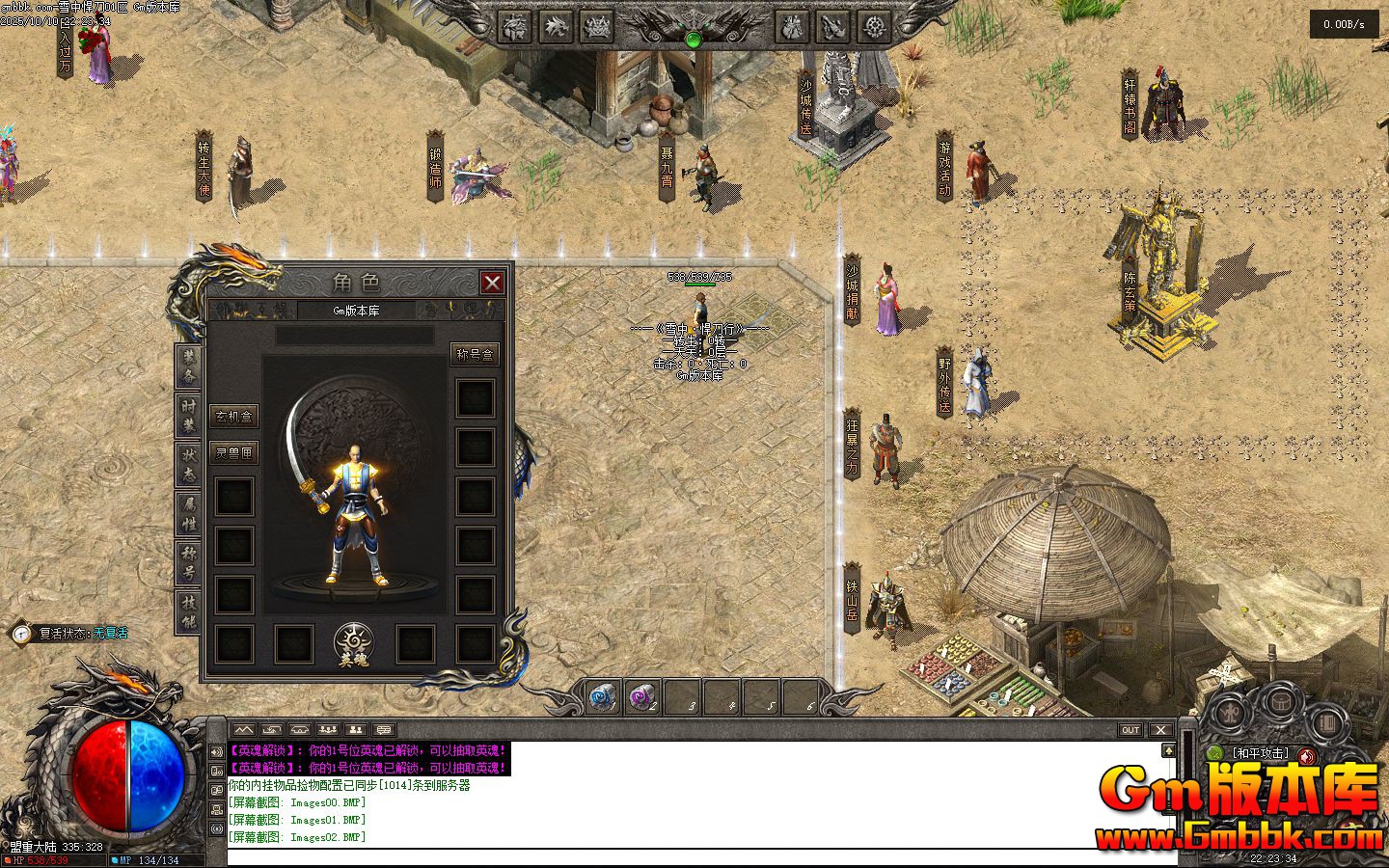This screenshot has height=868, width=1389.
Task: Toggle the speaker sound icon beside the chat
Action: tap(216, 752)
